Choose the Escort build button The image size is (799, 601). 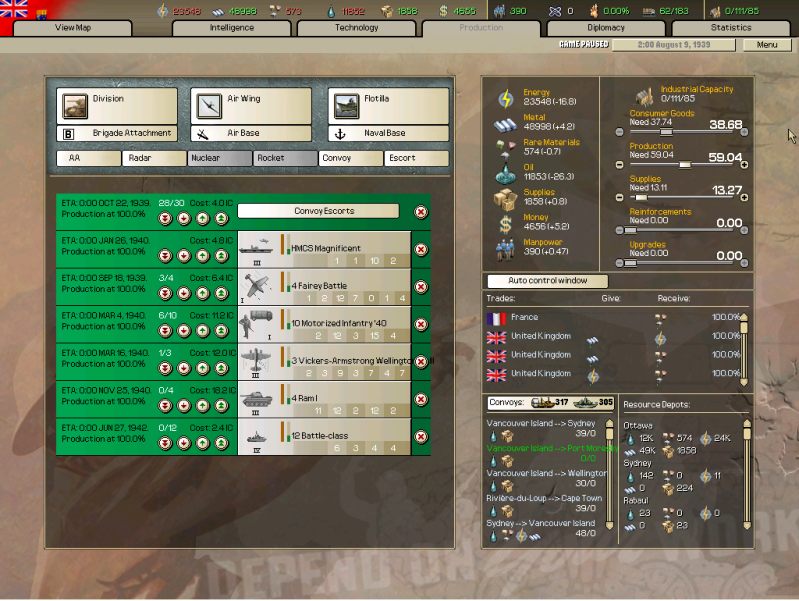(416, 158)
